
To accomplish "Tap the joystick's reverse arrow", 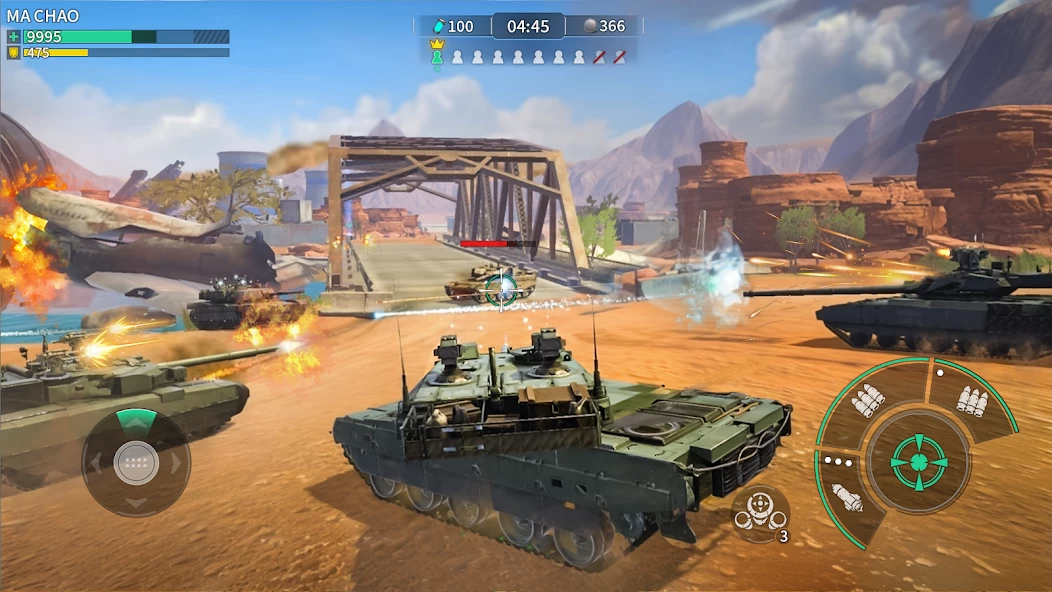I will (136, 503).
